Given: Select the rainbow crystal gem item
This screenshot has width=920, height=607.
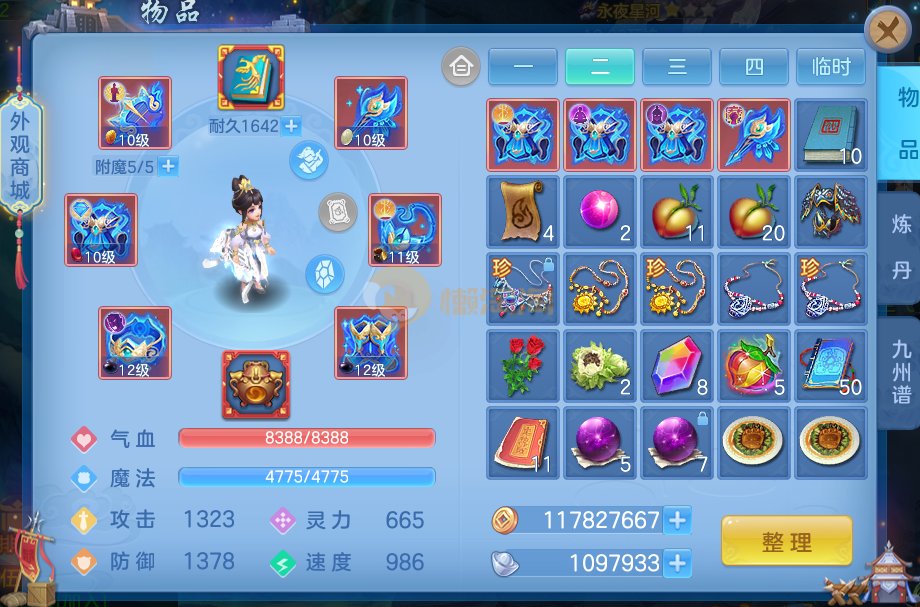Looking at the screenshot, I should (x=677, y=365).
